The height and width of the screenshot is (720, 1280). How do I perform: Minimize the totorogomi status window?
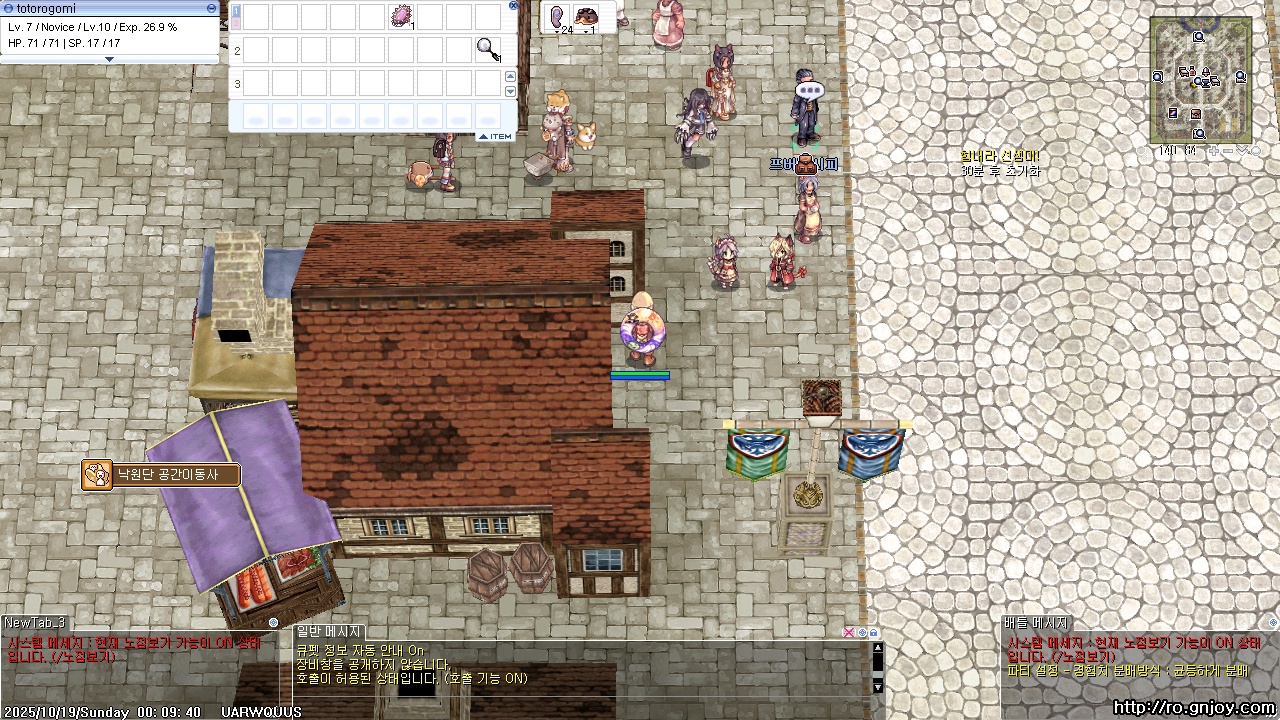pyautogui.click(x=211, y=8)
